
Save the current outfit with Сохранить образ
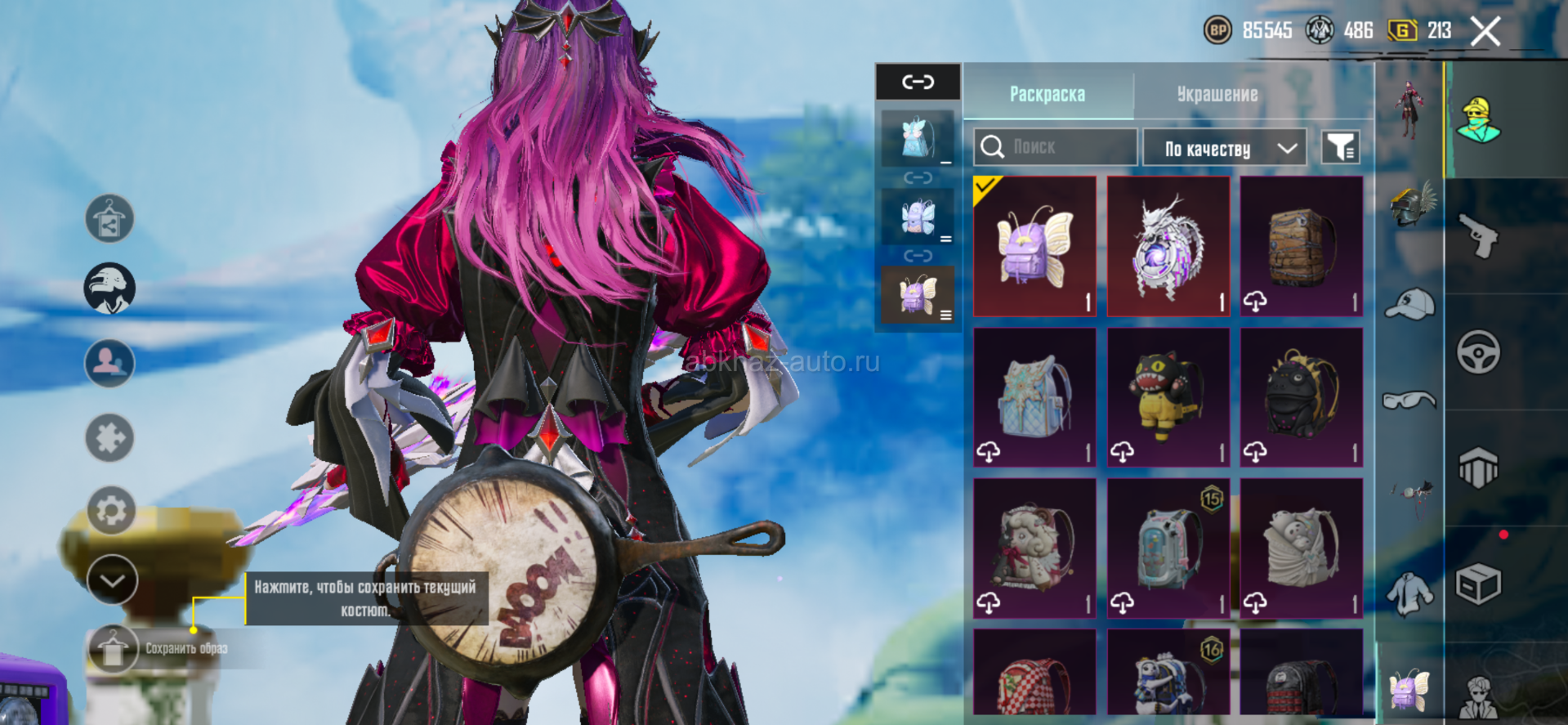click(x=112, y=649)
